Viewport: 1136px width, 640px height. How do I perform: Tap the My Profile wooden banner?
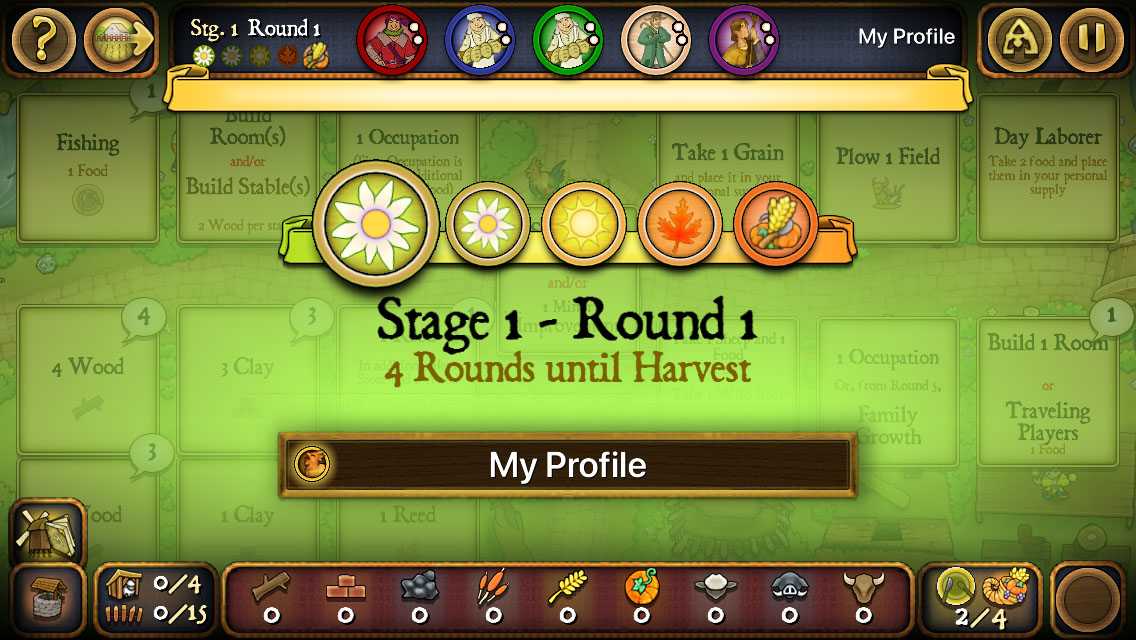click(567, 465)
